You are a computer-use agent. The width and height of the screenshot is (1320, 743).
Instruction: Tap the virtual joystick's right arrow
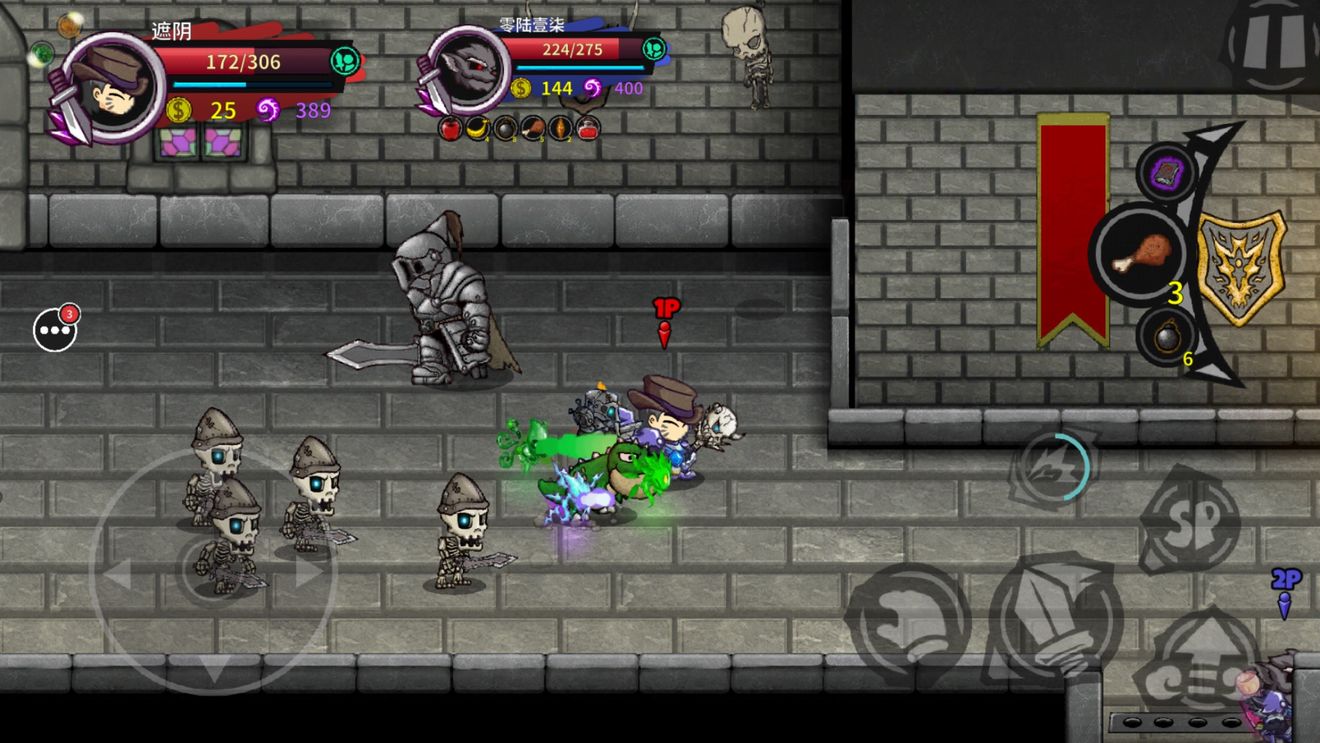[x=310, y=574]
